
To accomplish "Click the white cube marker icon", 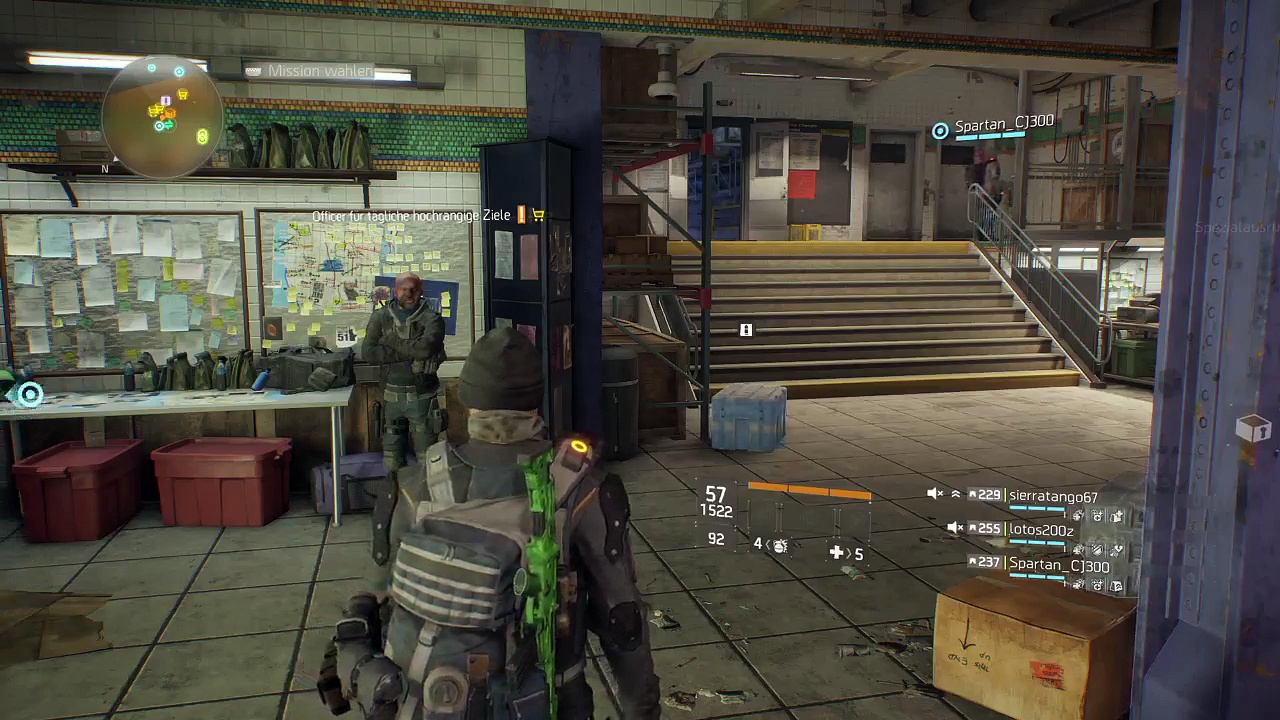I will click(1252, 430).
